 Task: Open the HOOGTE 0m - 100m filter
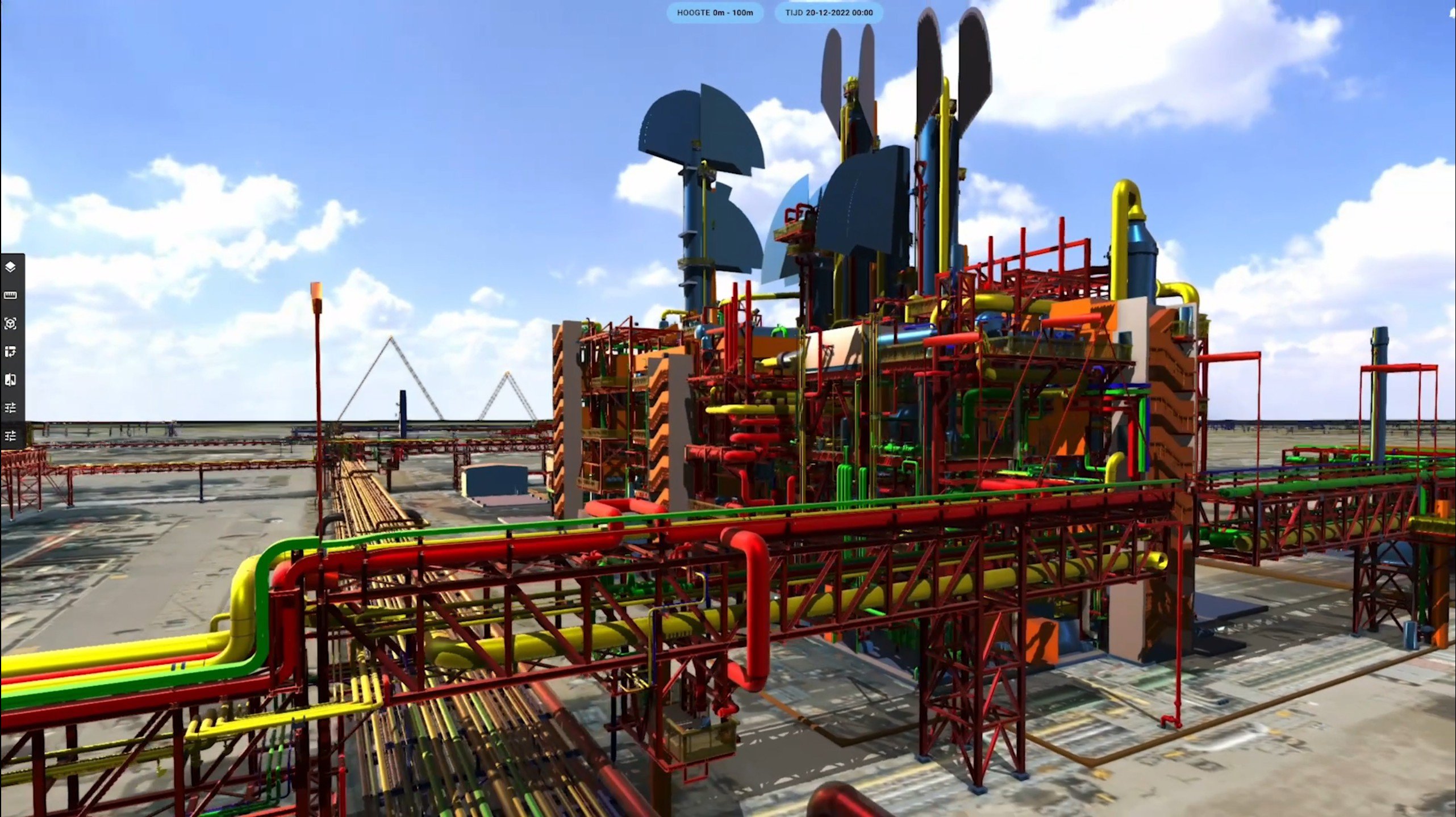pos(715,12)
